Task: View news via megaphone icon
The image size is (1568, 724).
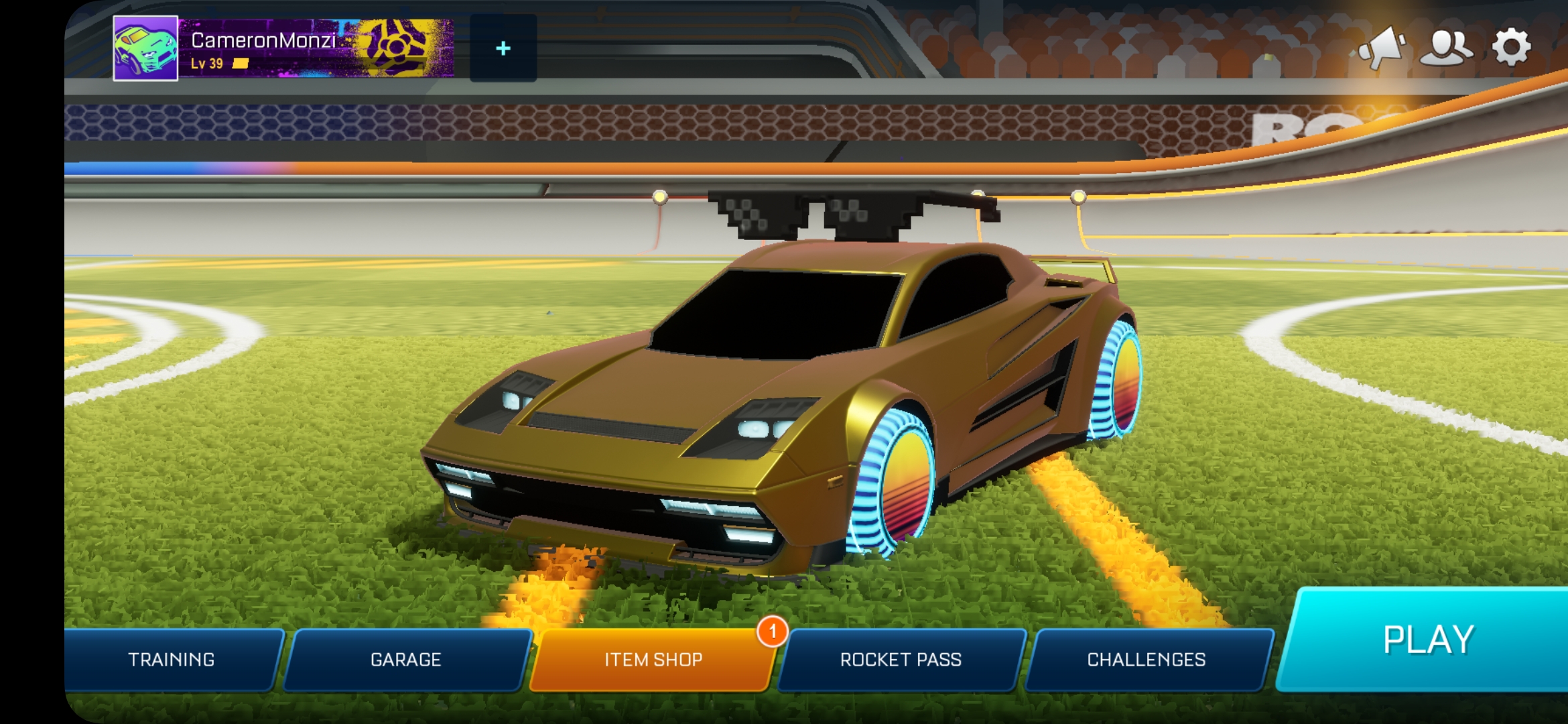Action: pyautogui.click(x=1382, y=47)
